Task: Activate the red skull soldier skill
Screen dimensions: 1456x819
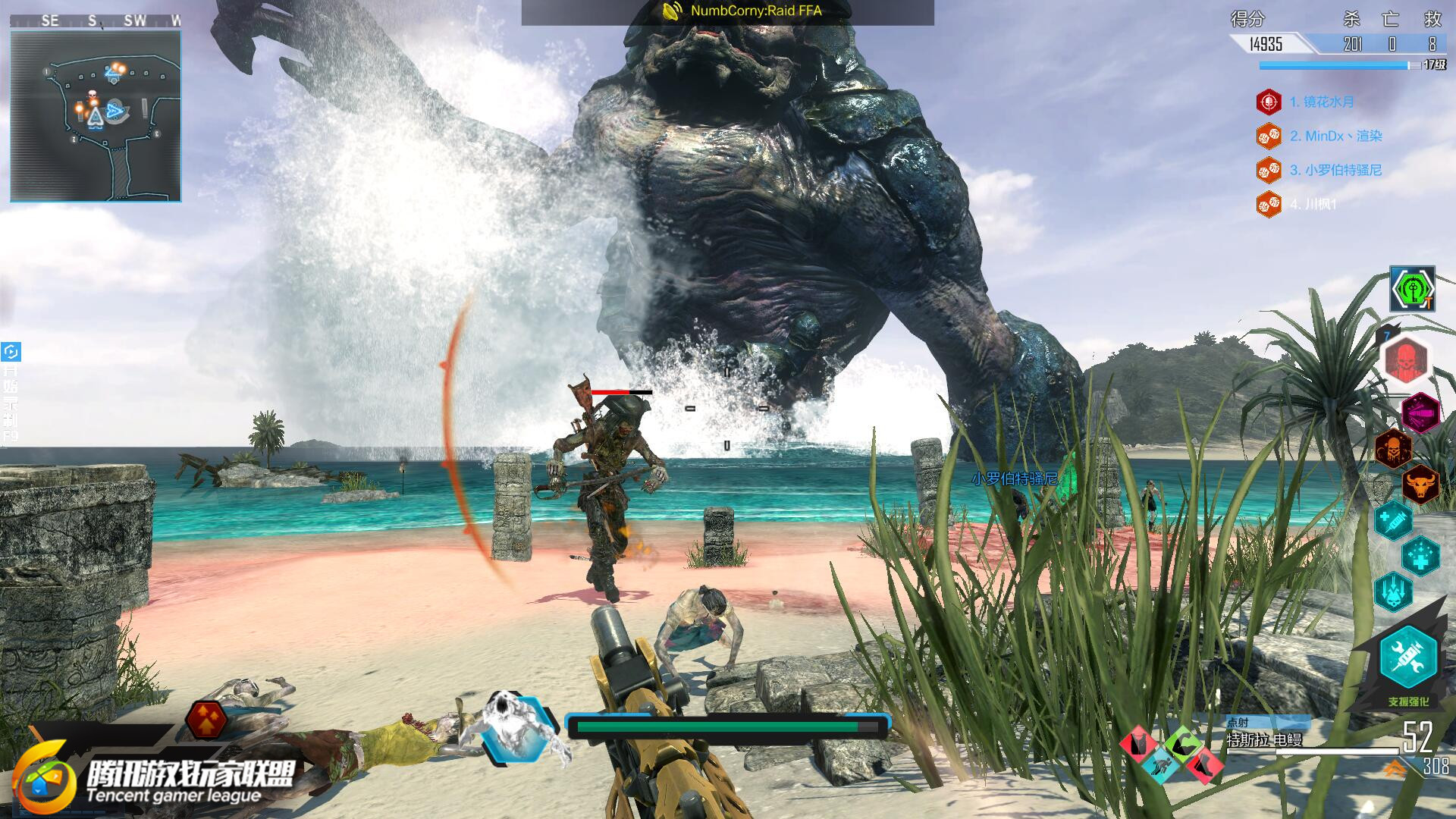Action: [x=1406, y=359]
